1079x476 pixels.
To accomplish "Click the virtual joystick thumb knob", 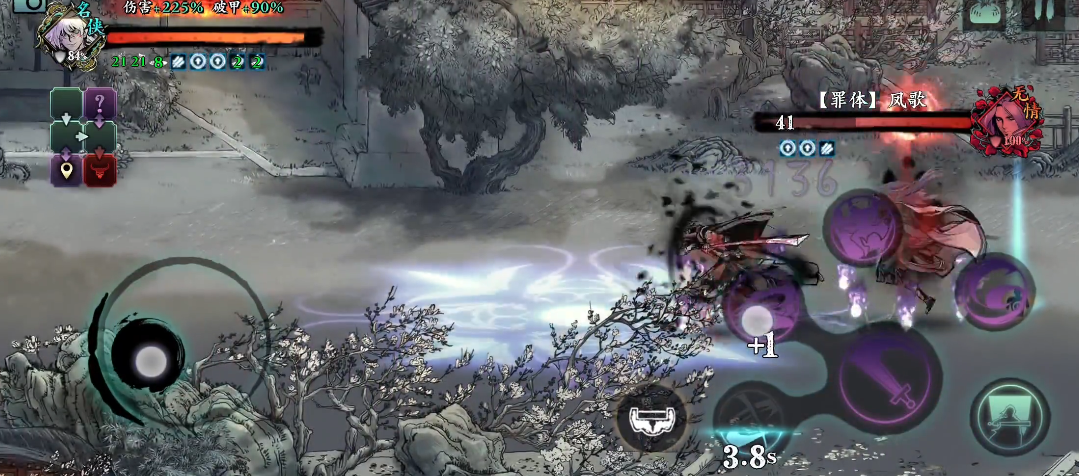I will pyautogui.click(x=148, y=358).
